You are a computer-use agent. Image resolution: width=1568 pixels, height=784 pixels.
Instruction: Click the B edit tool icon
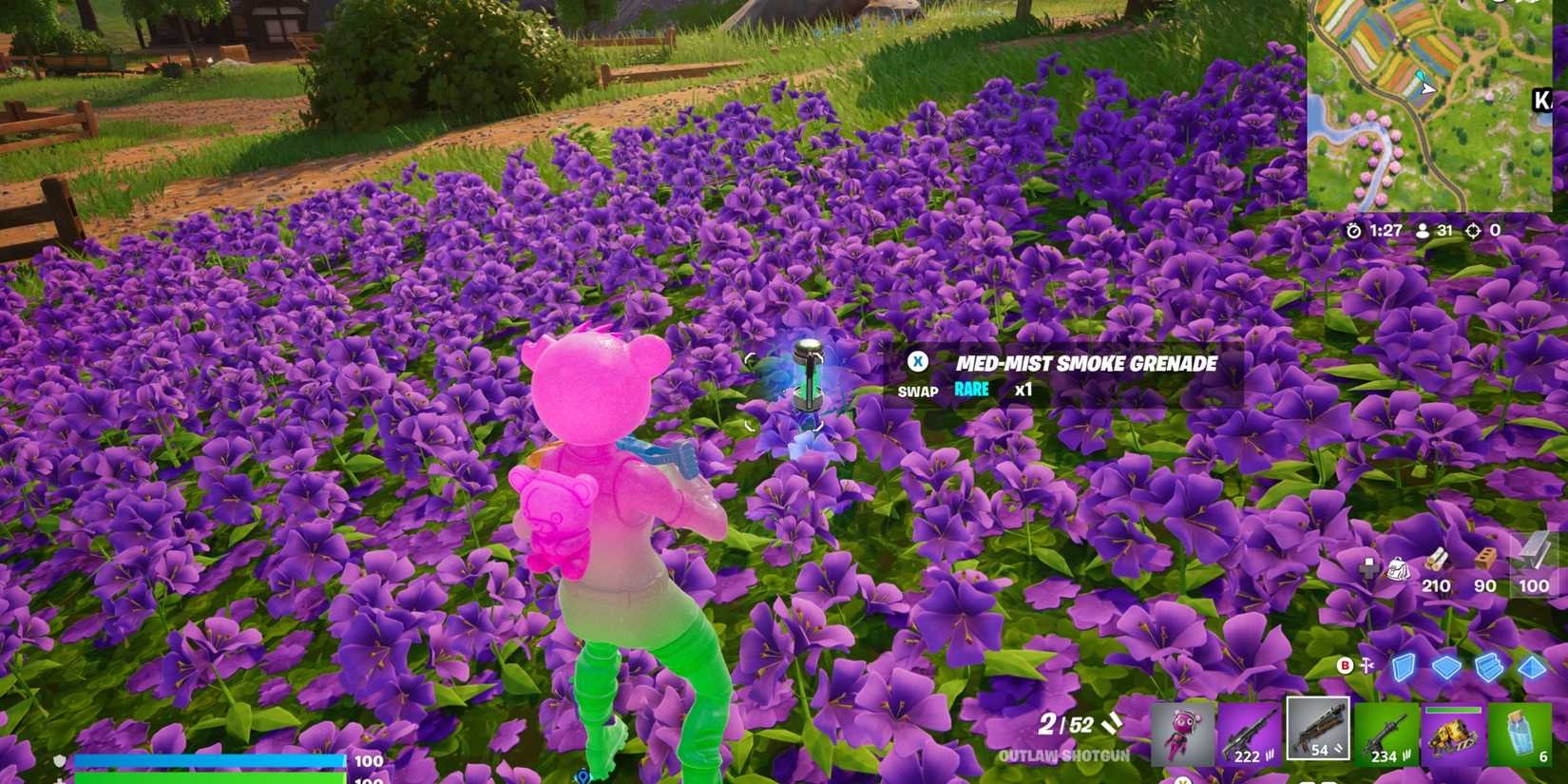point(1344,665)
